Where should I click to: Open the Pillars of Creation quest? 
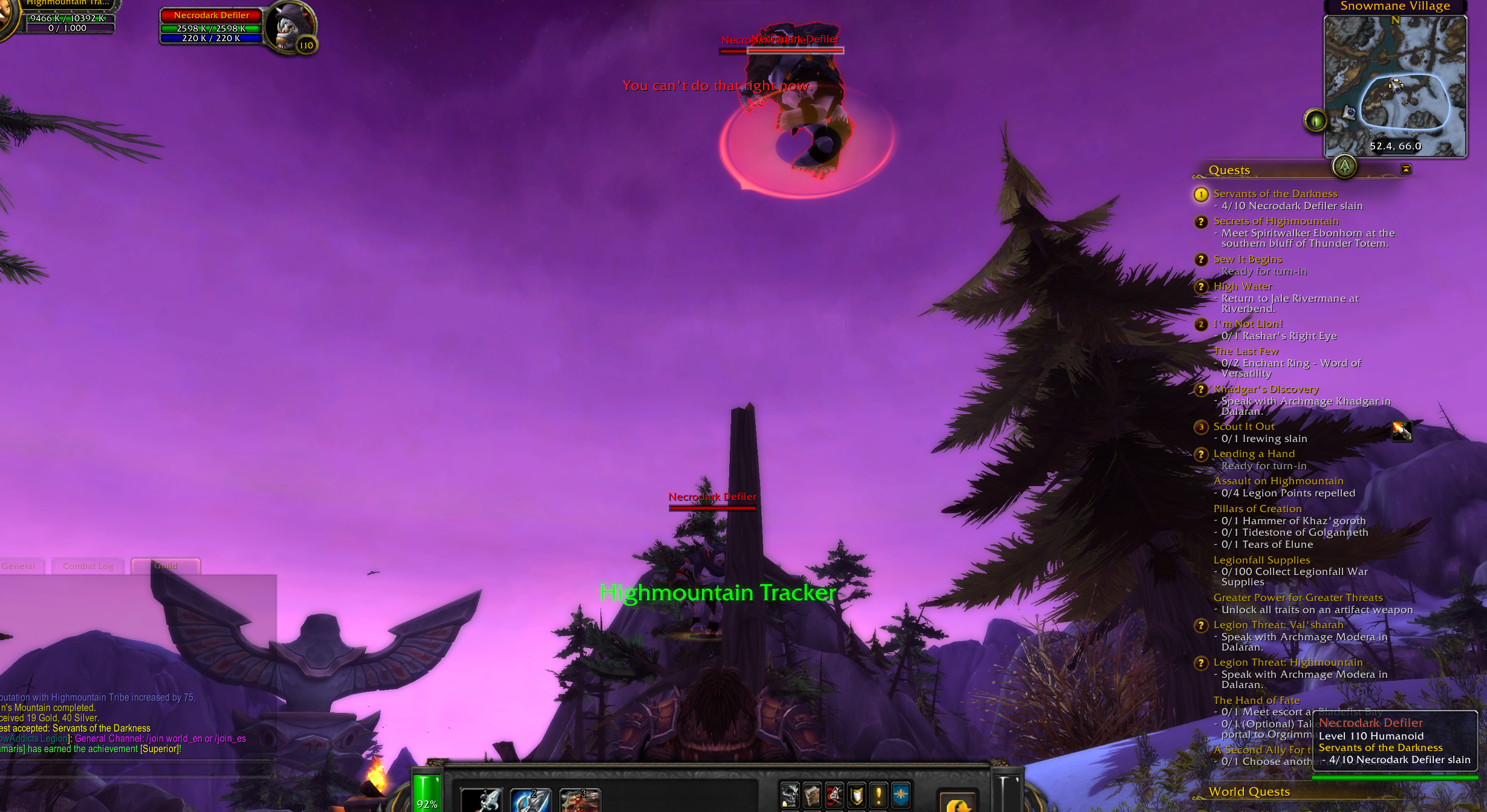(x=1257, y=509)
